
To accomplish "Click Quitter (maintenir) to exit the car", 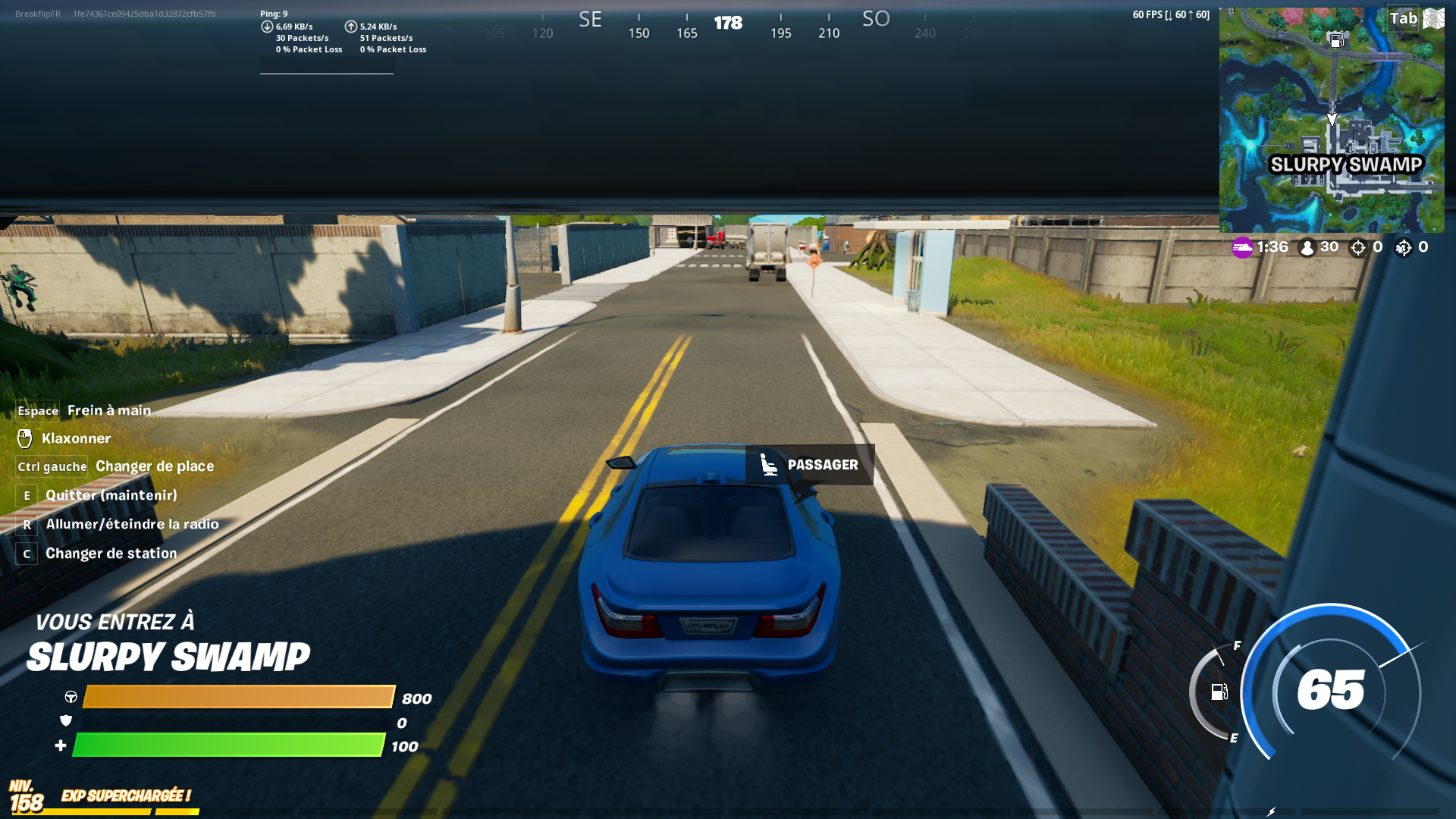I will [111, 495].
